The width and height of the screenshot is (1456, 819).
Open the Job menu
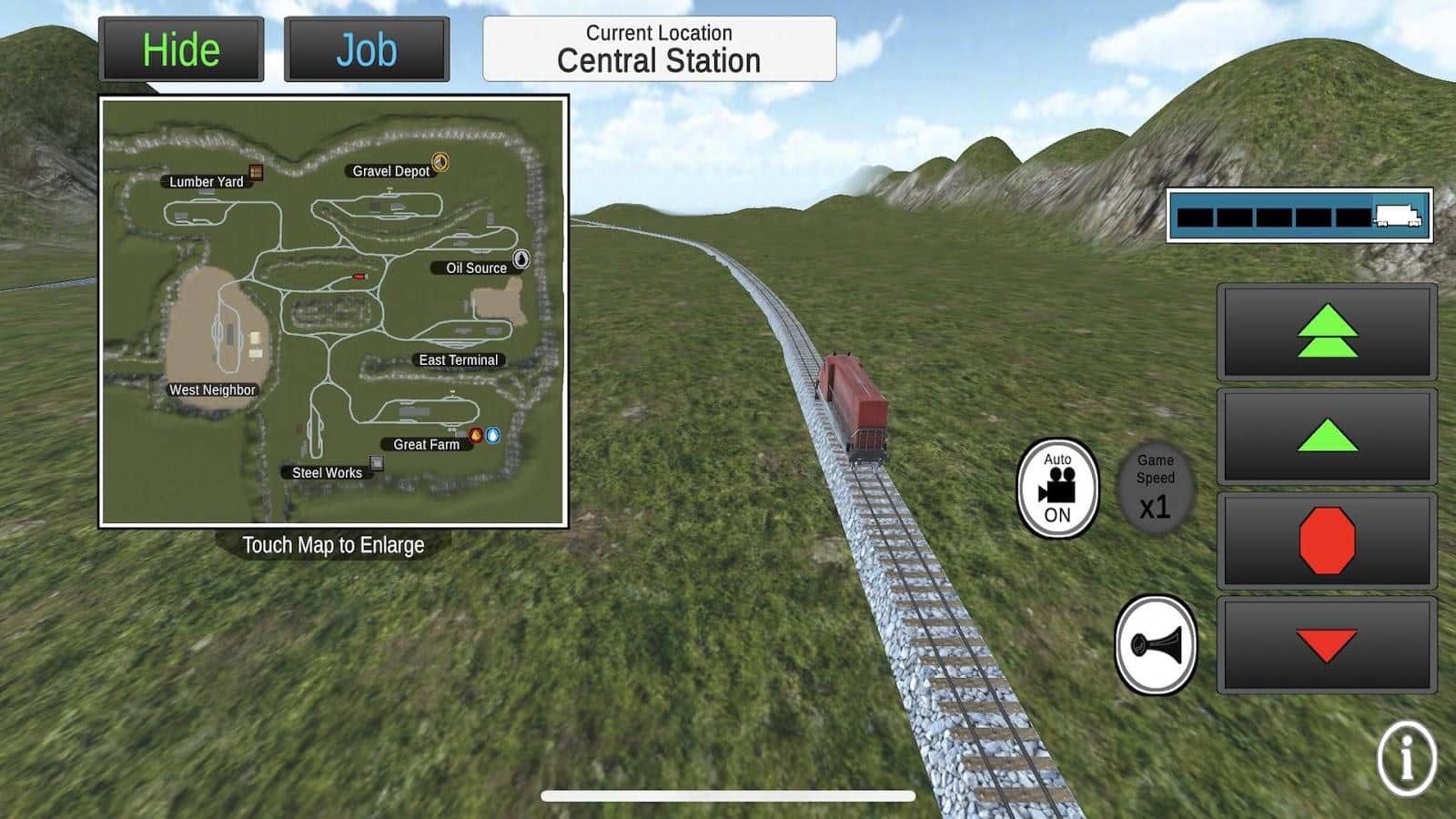[367, 50]
